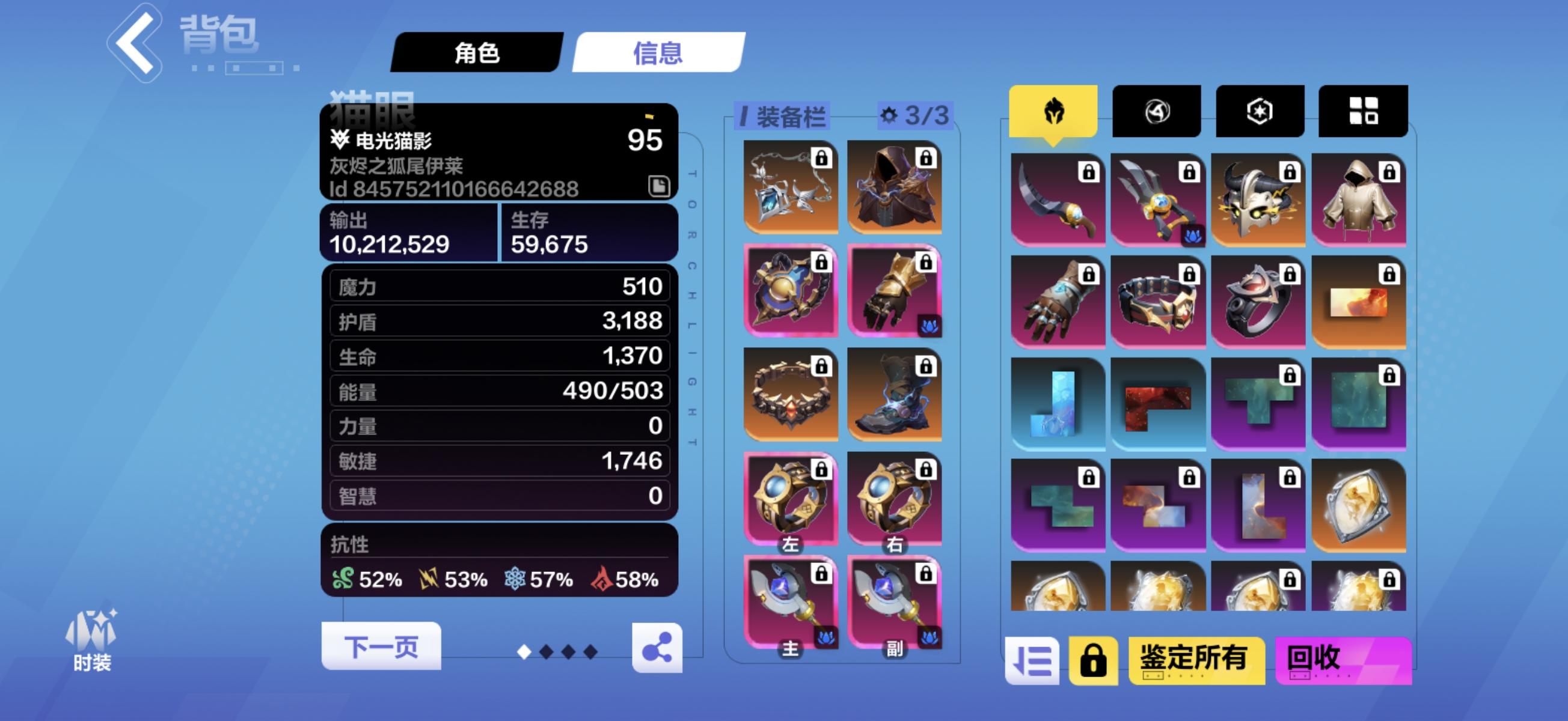Tap the gear icon beside 3/3 in 装备栏

(888, 117)
